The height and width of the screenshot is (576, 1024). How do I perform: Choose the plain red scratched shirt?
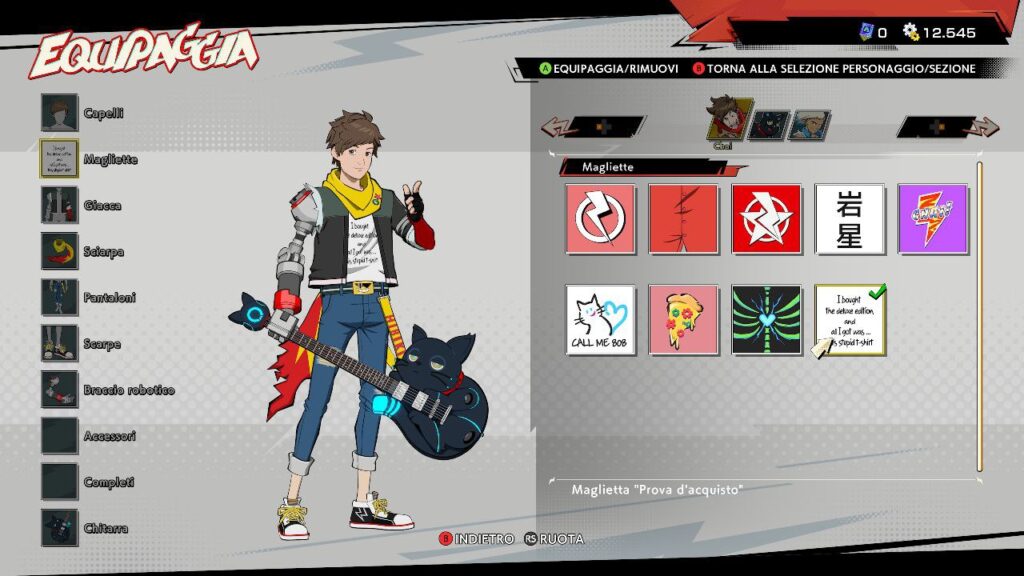click(683, 219)
